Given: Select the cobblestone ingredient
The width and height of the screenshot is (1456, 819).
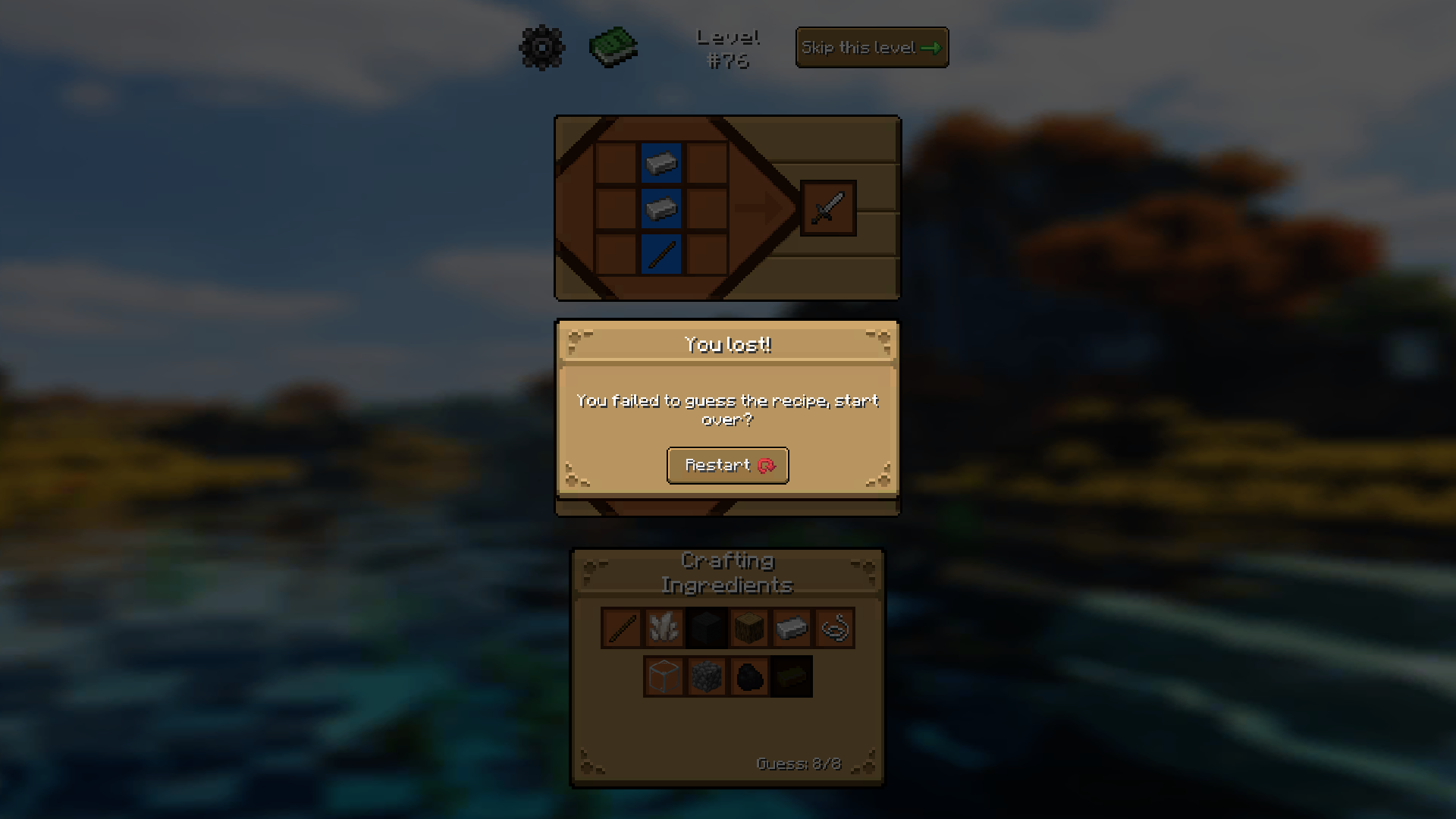Looking at the screenshot, I should (x=706, y=676).
